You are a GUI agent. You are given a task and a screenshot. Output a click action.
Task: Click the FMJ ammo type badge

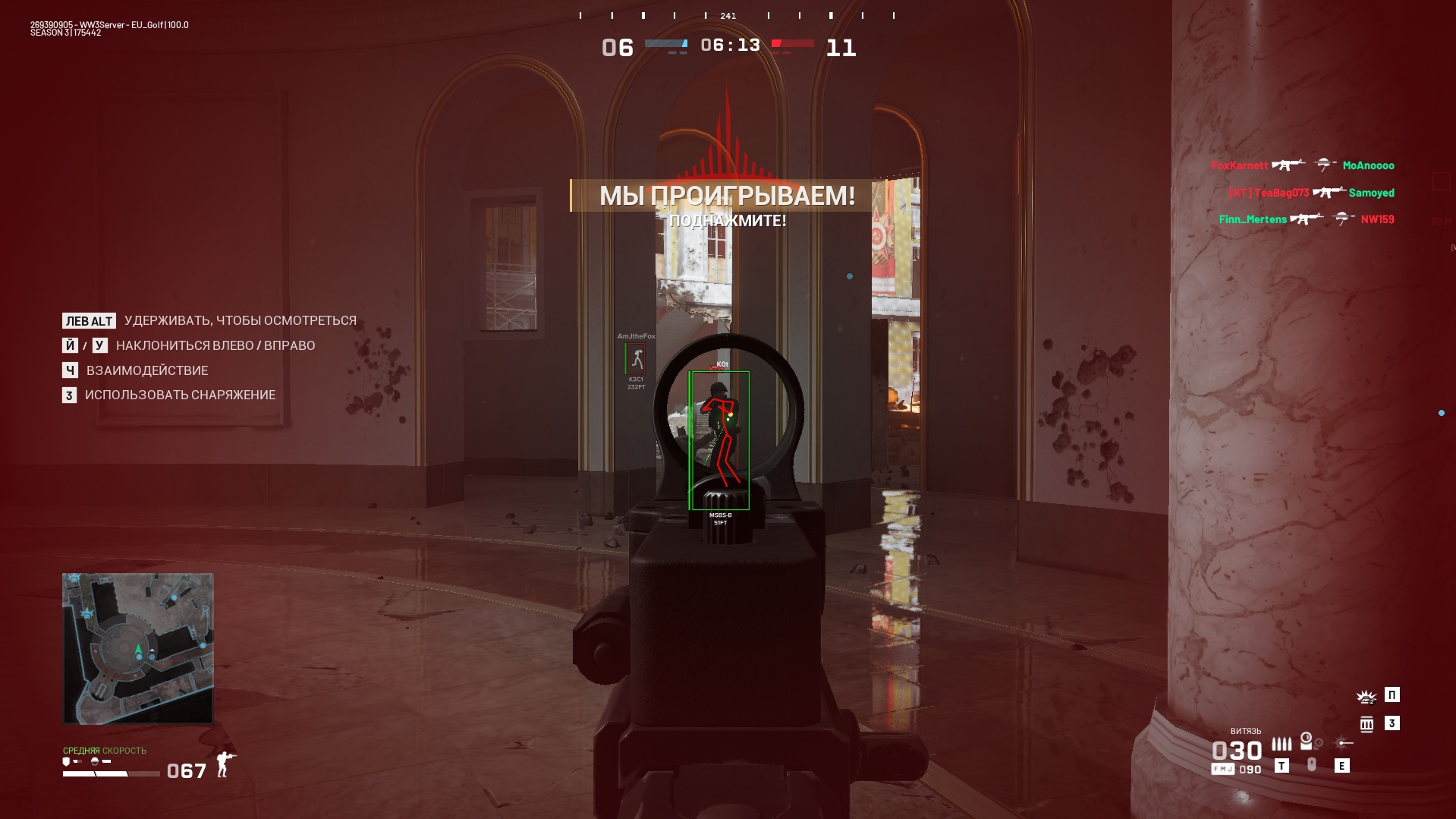pos(1222,770)
